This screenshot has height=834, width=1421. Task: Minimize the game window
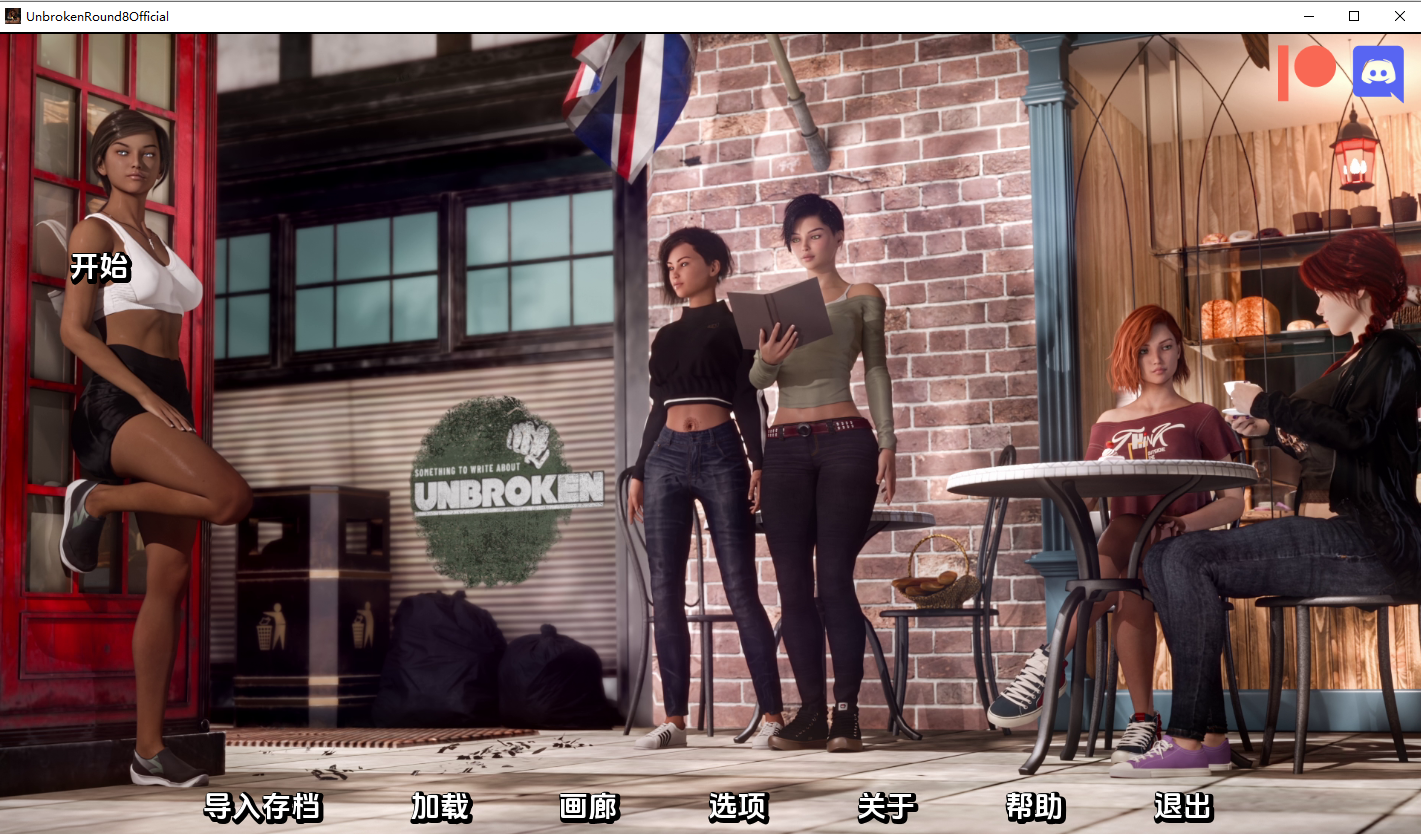1307,15
